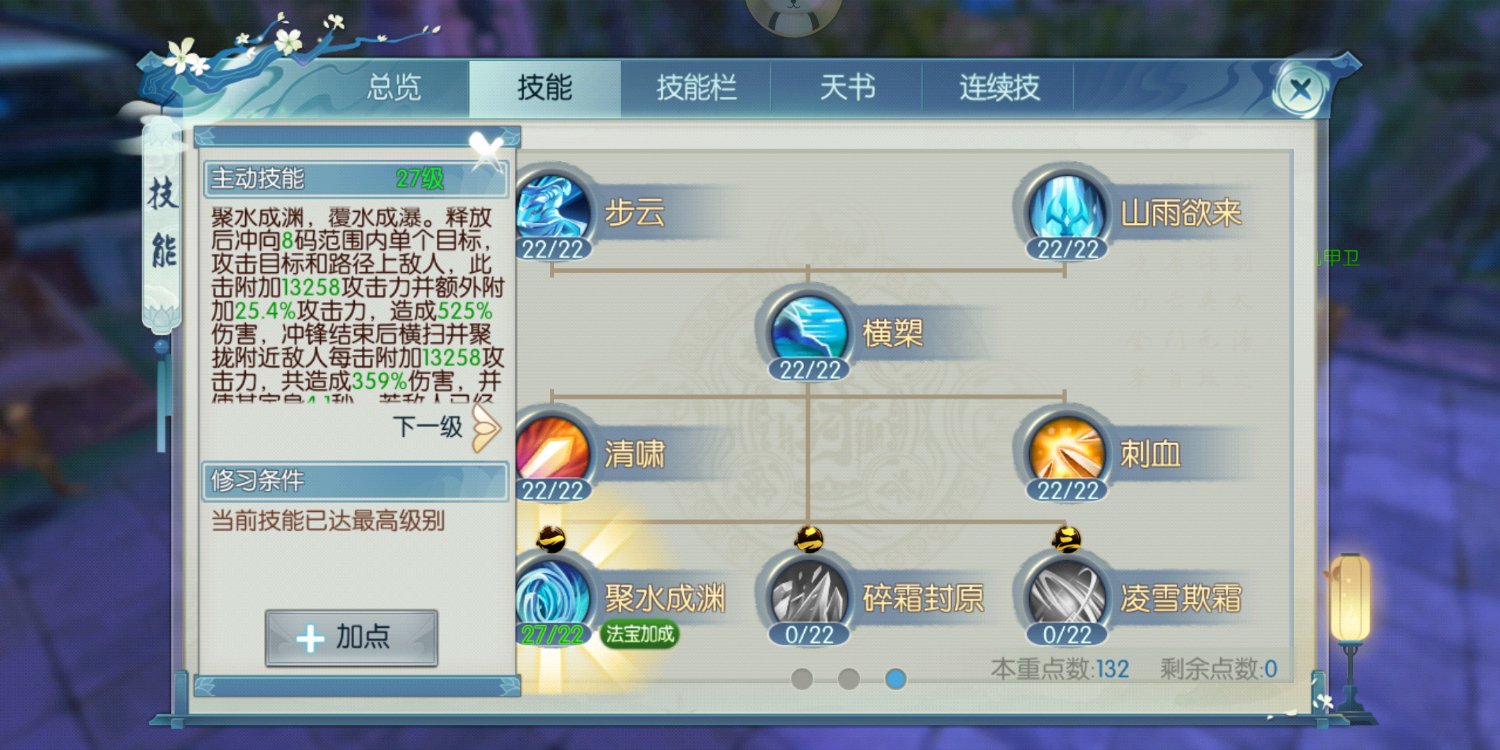
Task: Open the 连续技 tab
Action: click(x=997, y=88)
